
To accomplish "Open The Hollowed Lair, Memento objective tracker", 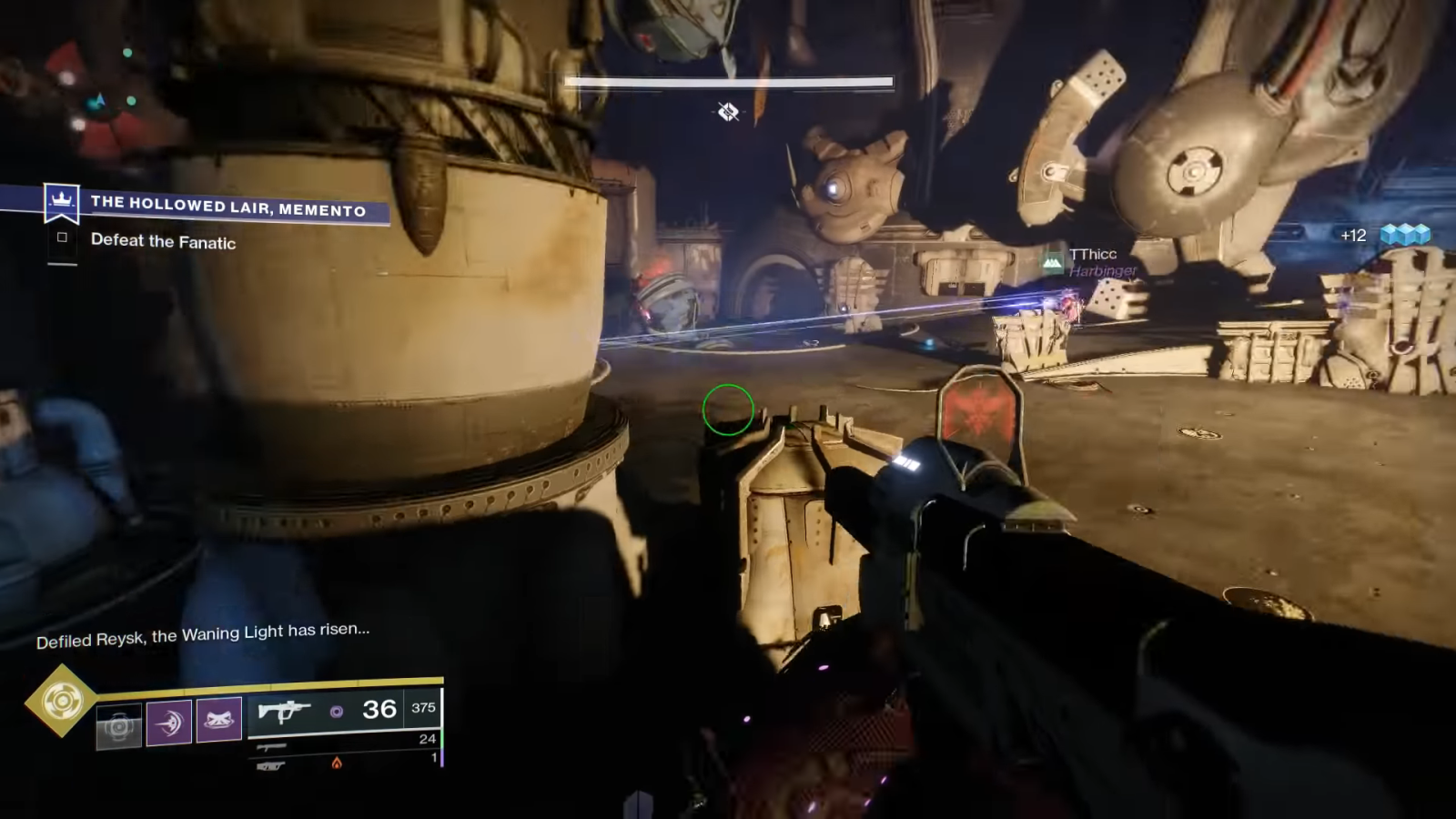I will tap(227, 206).
